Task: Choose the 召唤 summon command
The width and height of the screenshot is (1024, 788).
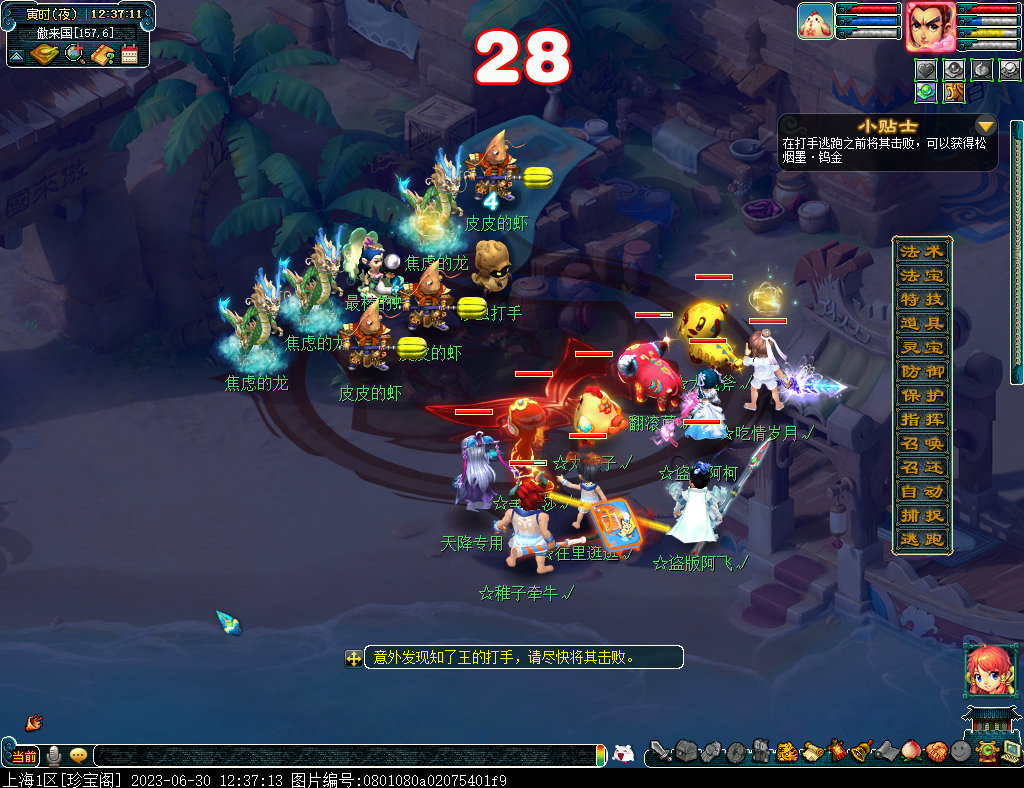Action: tap(921, 443)
